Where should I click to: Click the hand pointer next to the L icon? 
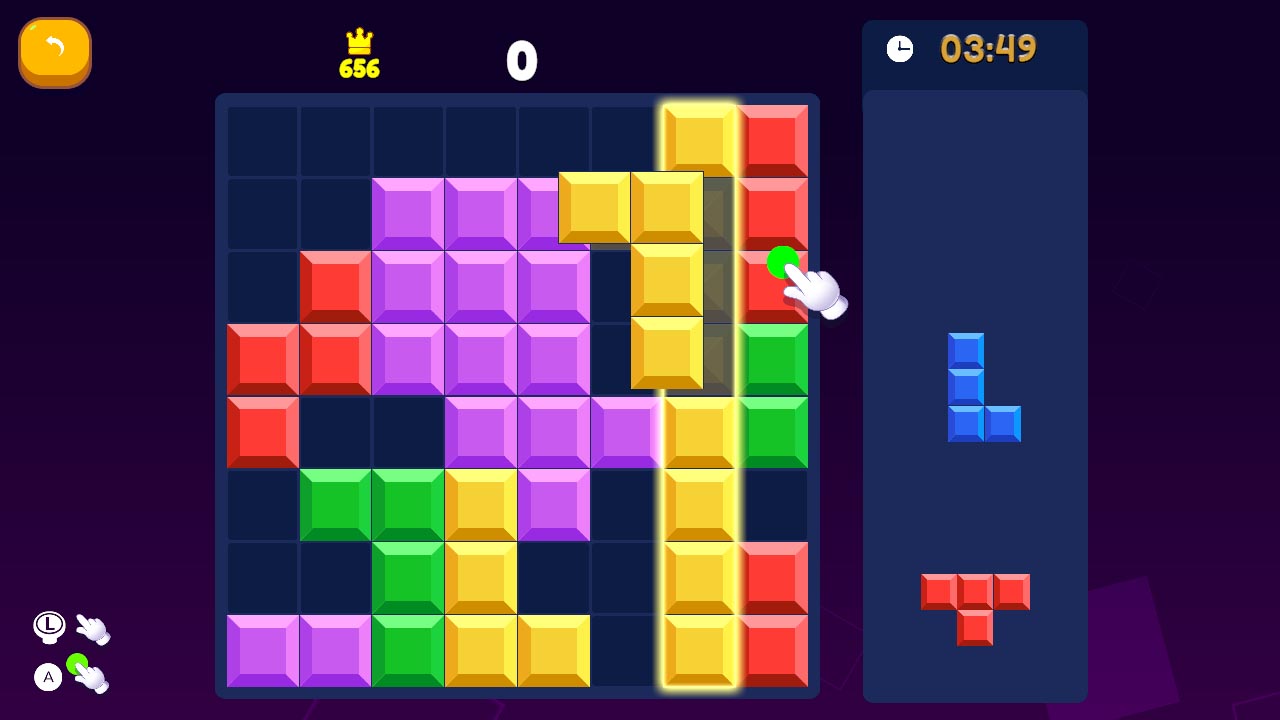coord(93,630)
